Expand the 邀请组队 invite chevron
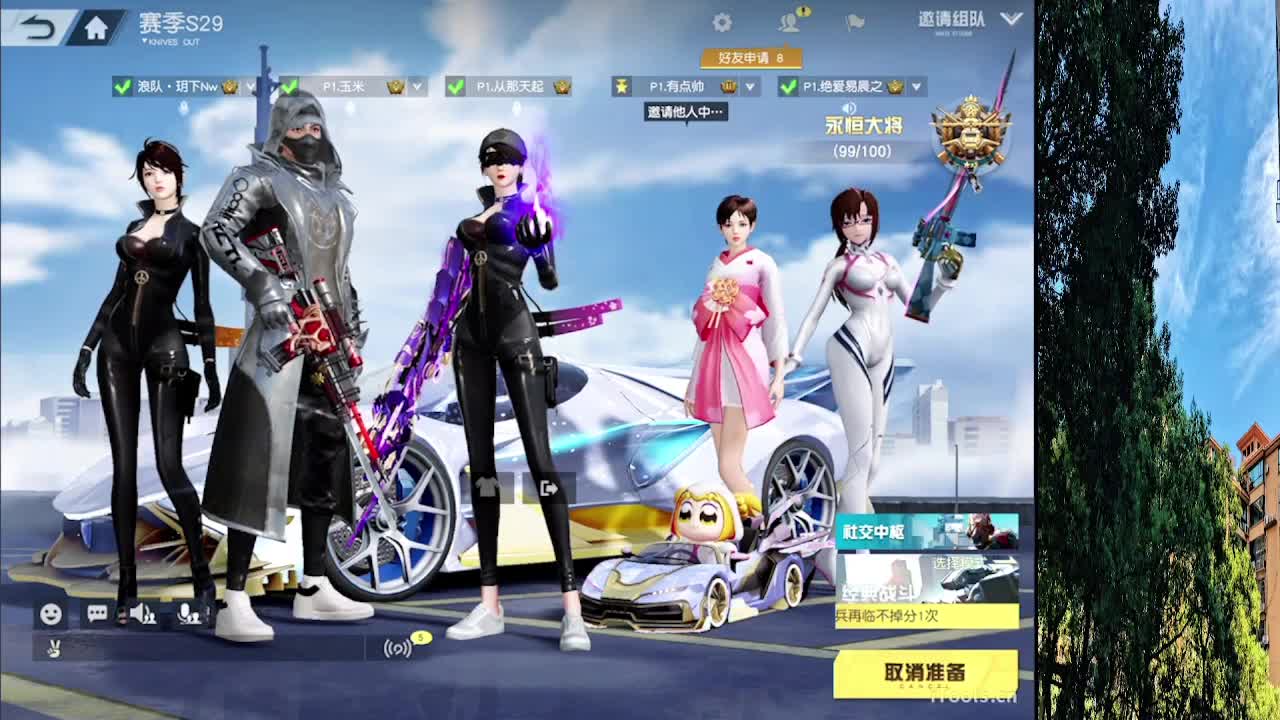 tap(1012, 22)
